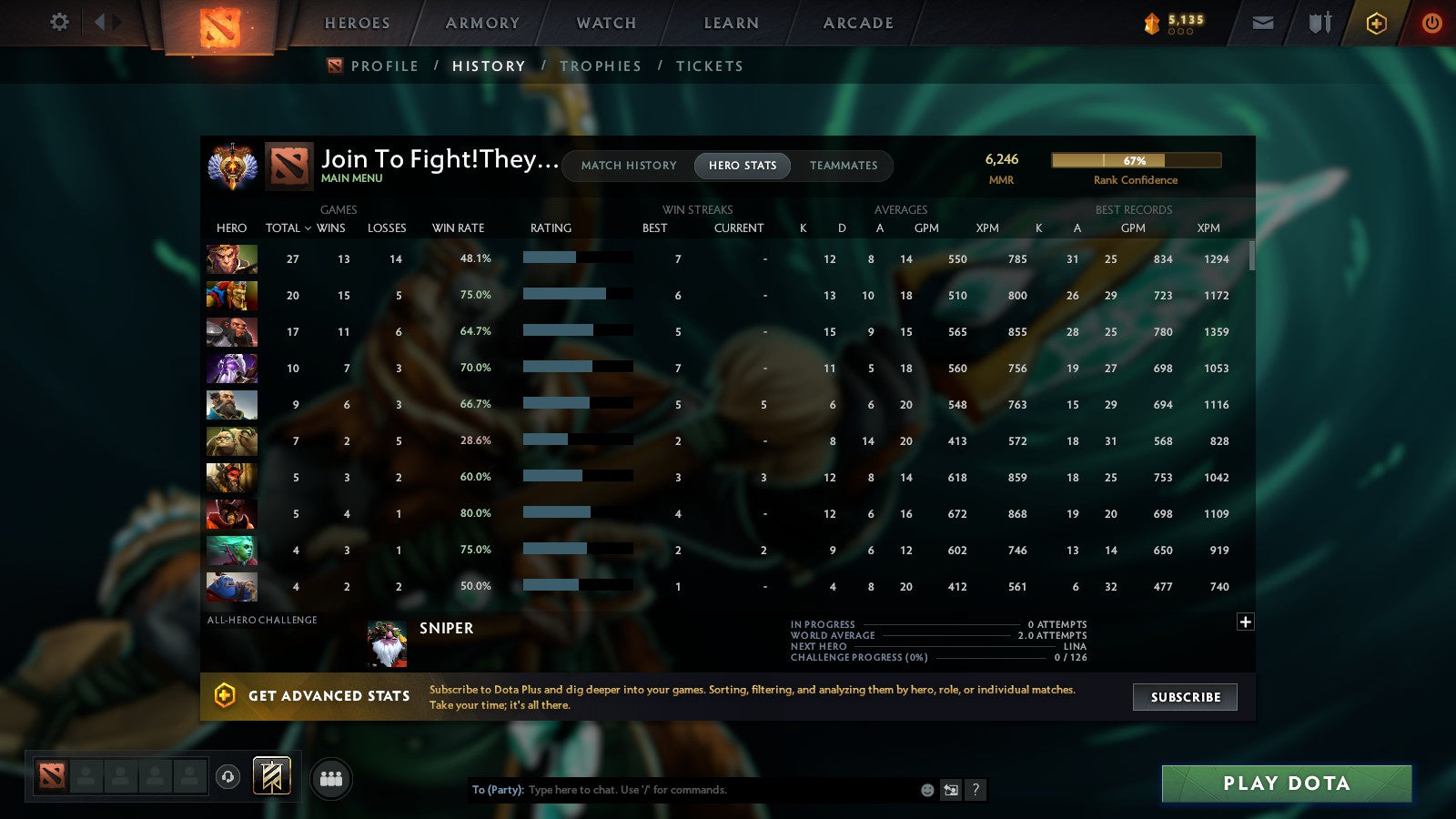Expand All-Hero Challenge with the plus icon
The height and width of the screenshot is (819, 1456).
point(1244,621)
